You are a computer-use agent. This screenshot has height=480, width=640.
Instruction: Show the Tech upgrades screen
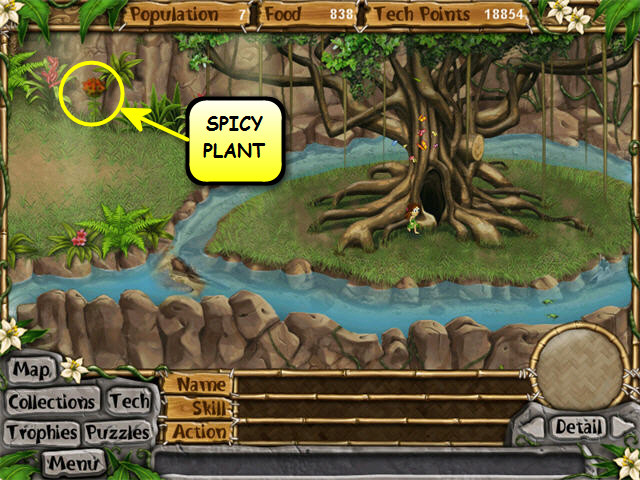129,401
